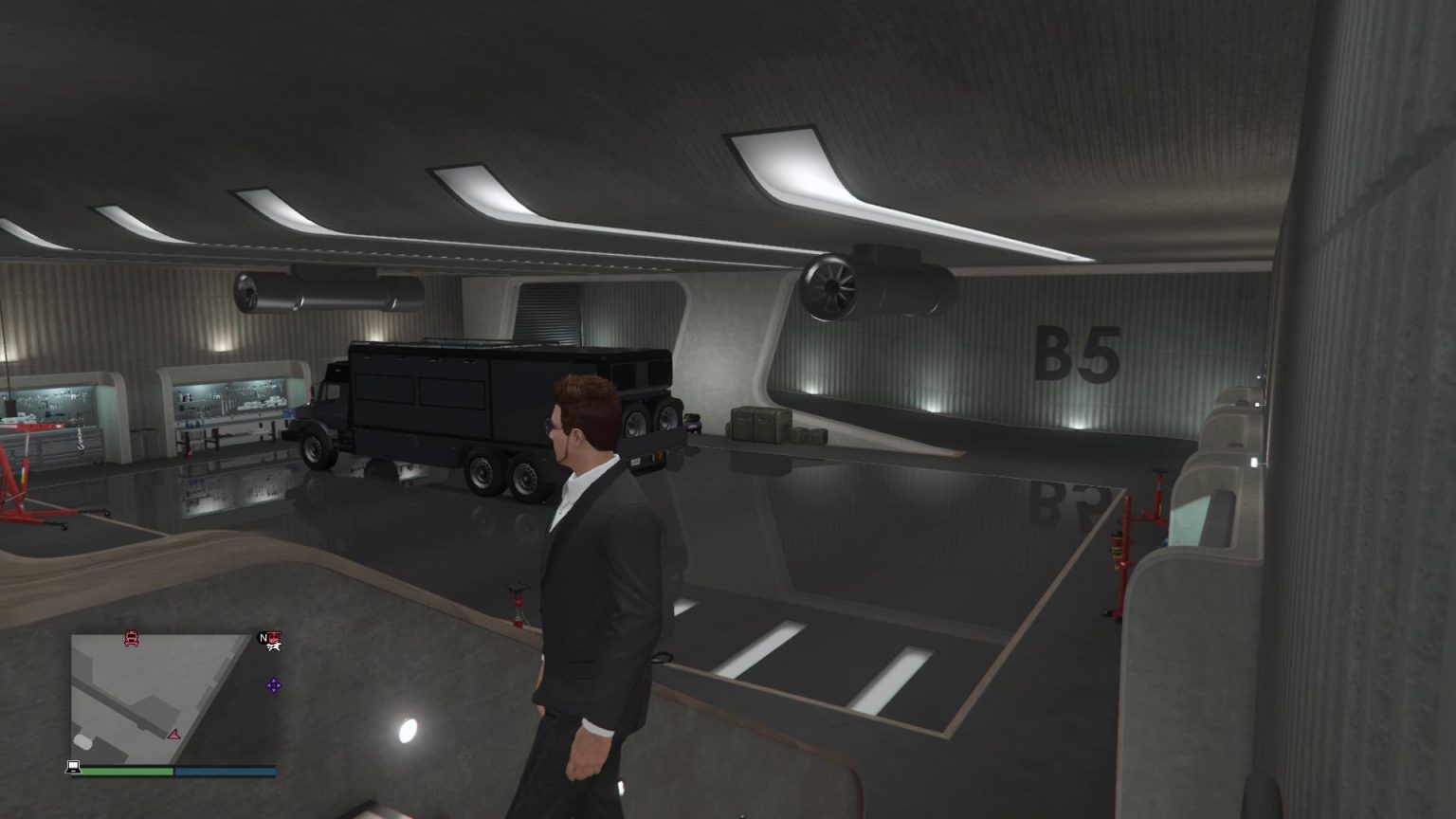Click the North compass indicator on minimap

tap(263, 639)
